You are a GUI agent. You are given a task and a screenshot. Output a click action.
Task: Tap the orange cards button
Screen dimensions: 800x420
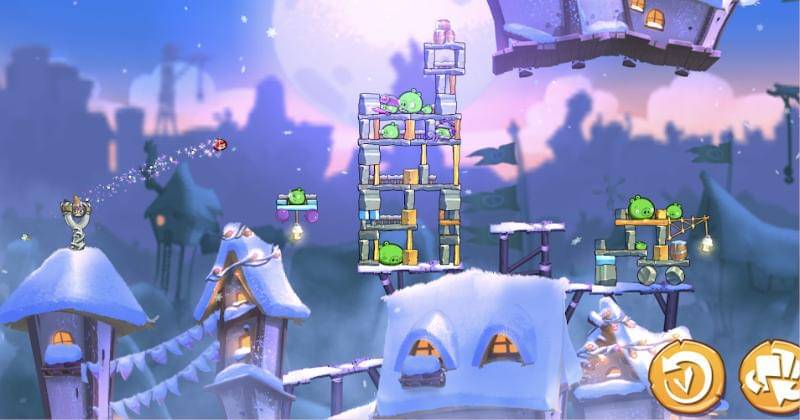[773, 377]
